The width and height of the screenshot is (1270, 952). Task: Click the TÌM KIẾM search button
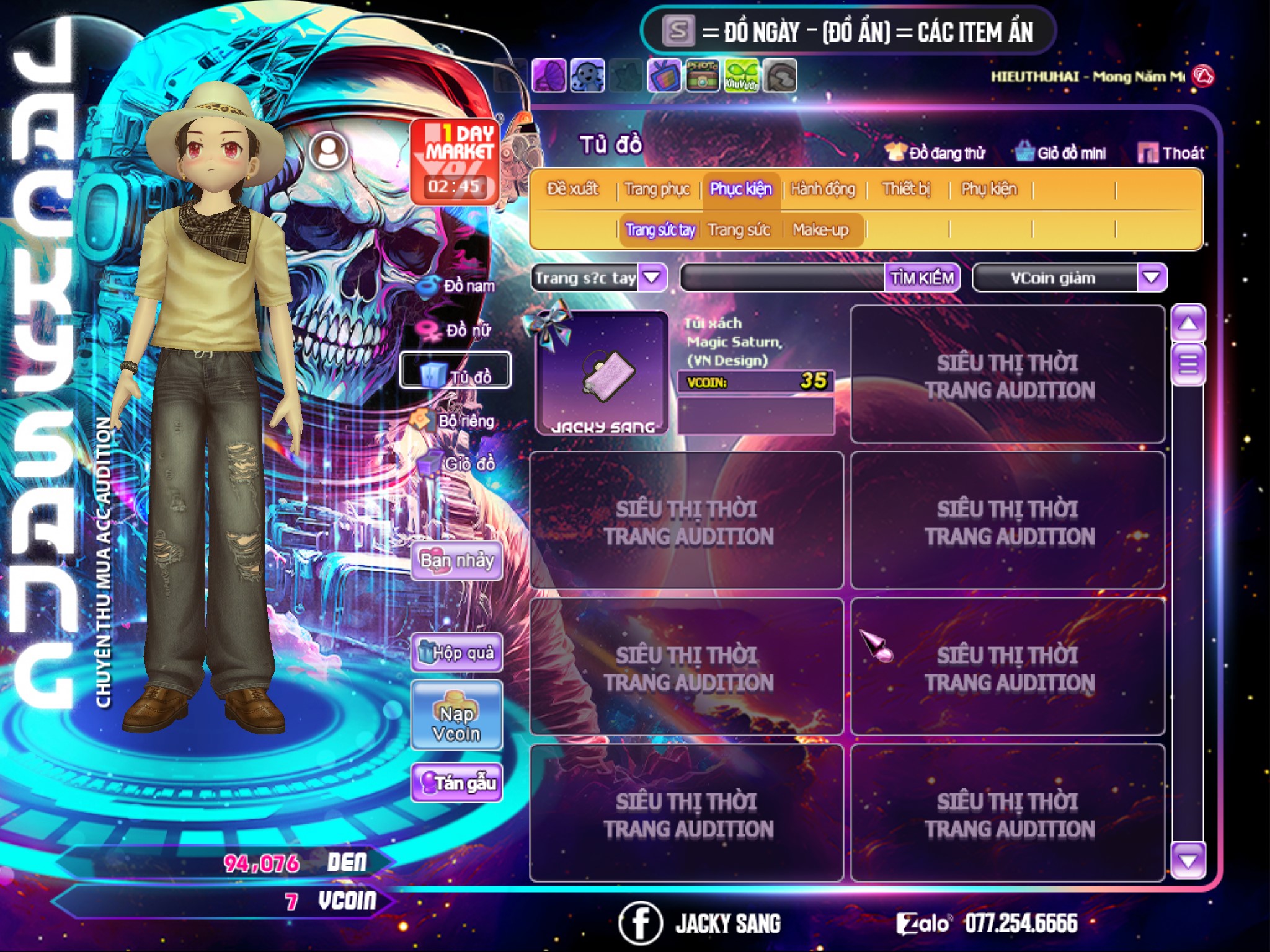click(x=921, y=278)
